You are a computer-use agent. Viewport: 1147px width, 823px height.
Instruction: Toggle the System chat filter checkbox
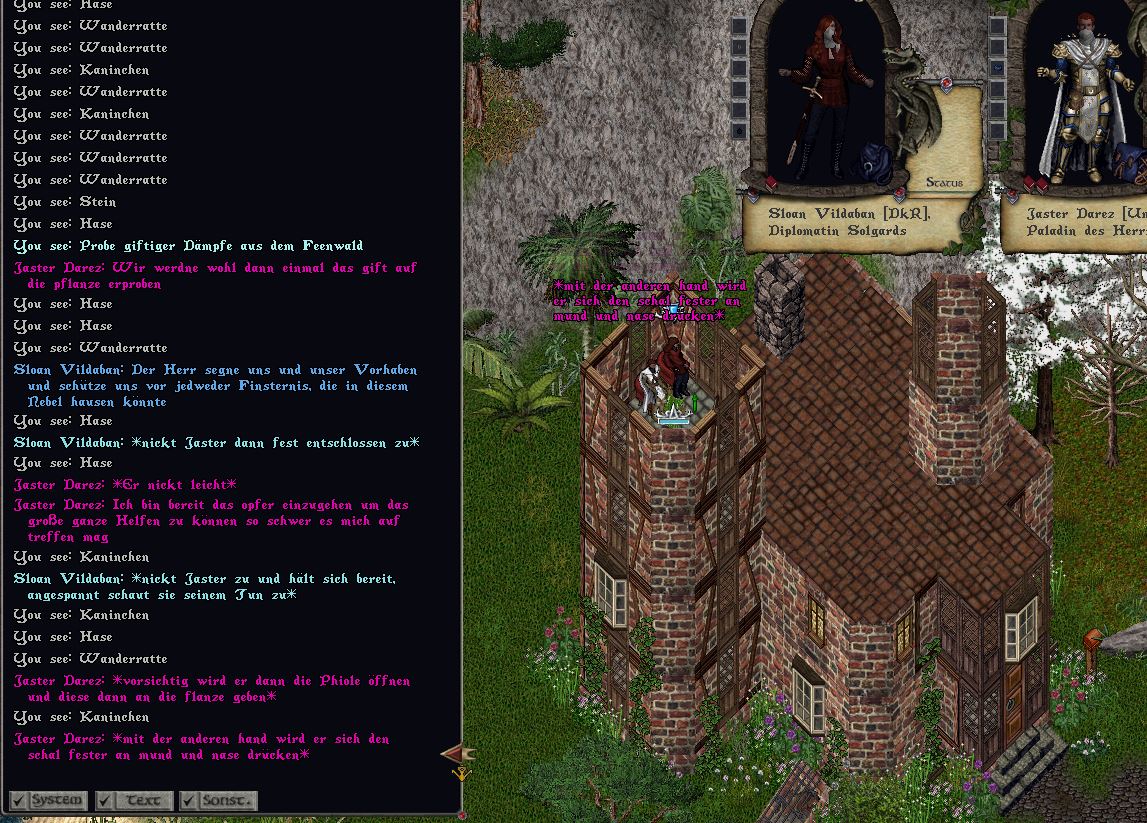(x=19, y=801)
